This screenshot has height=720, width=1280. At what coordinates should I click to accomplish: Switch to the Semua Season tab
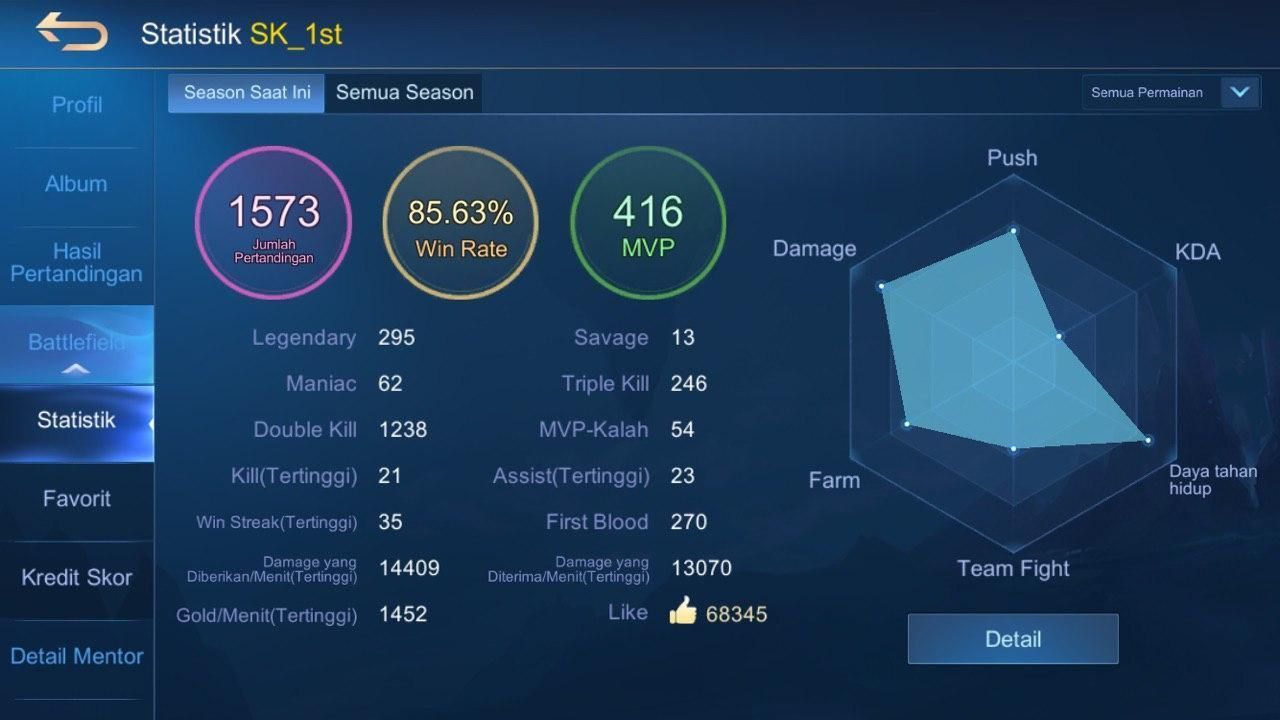404,92
